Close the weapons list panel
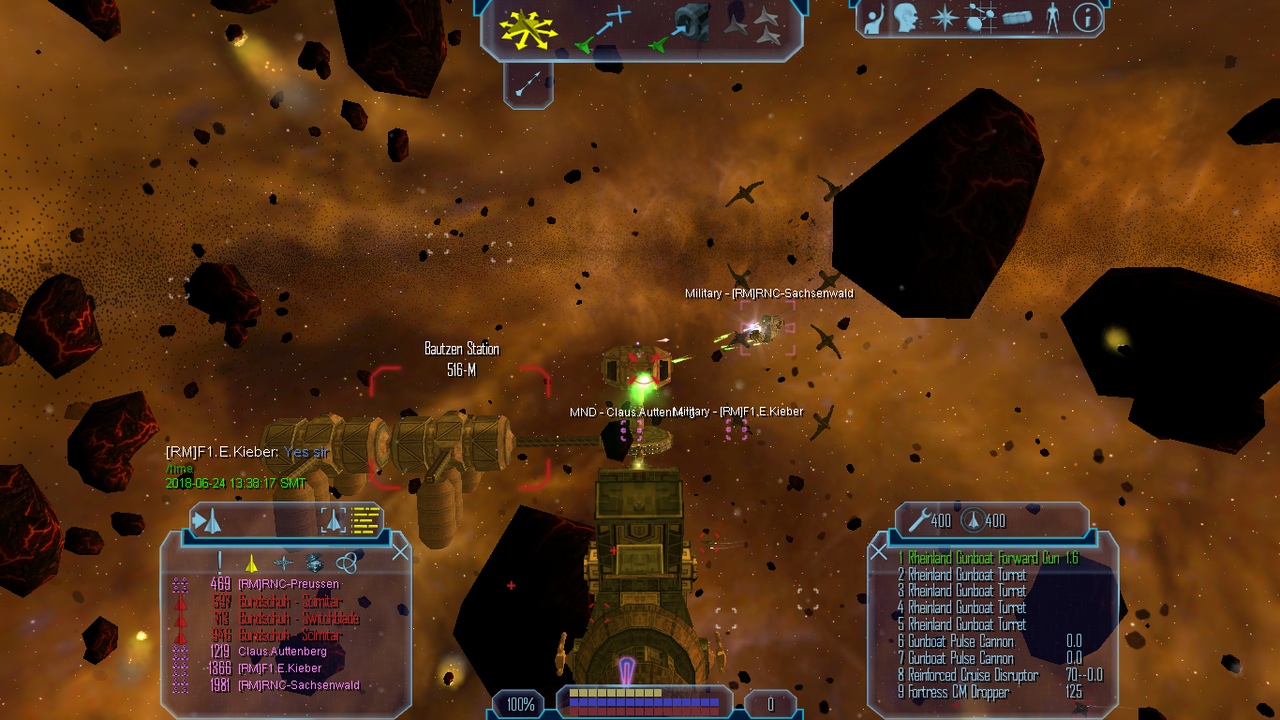 point(878,551)
